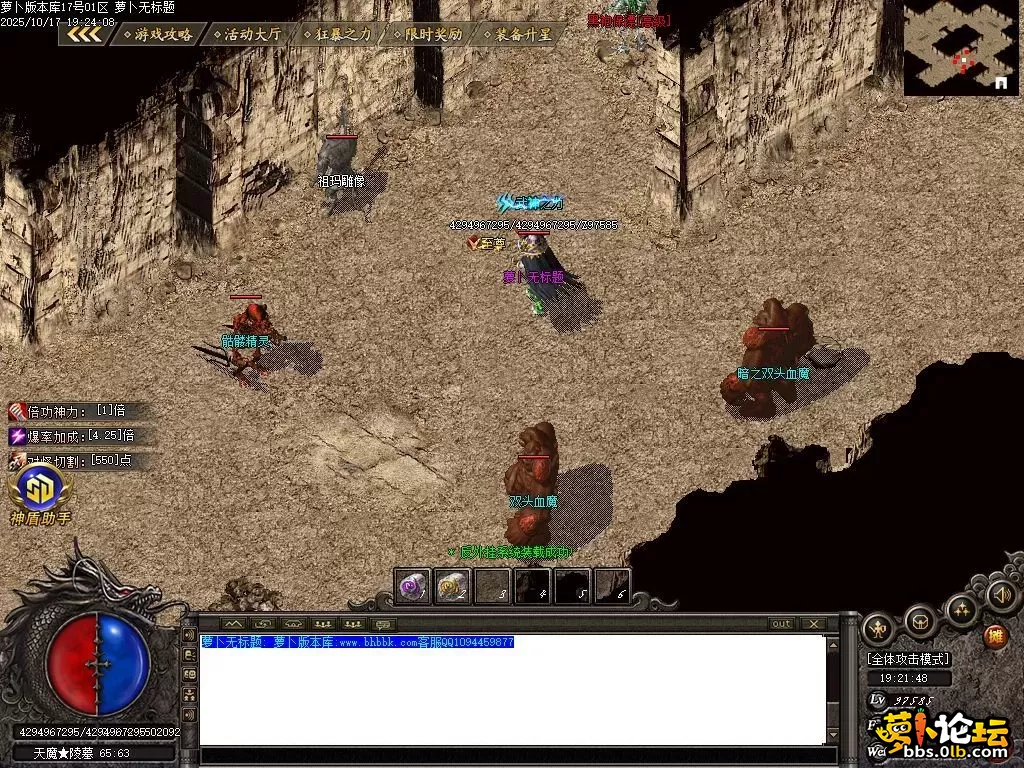Click the minimap in the corner

961,48
